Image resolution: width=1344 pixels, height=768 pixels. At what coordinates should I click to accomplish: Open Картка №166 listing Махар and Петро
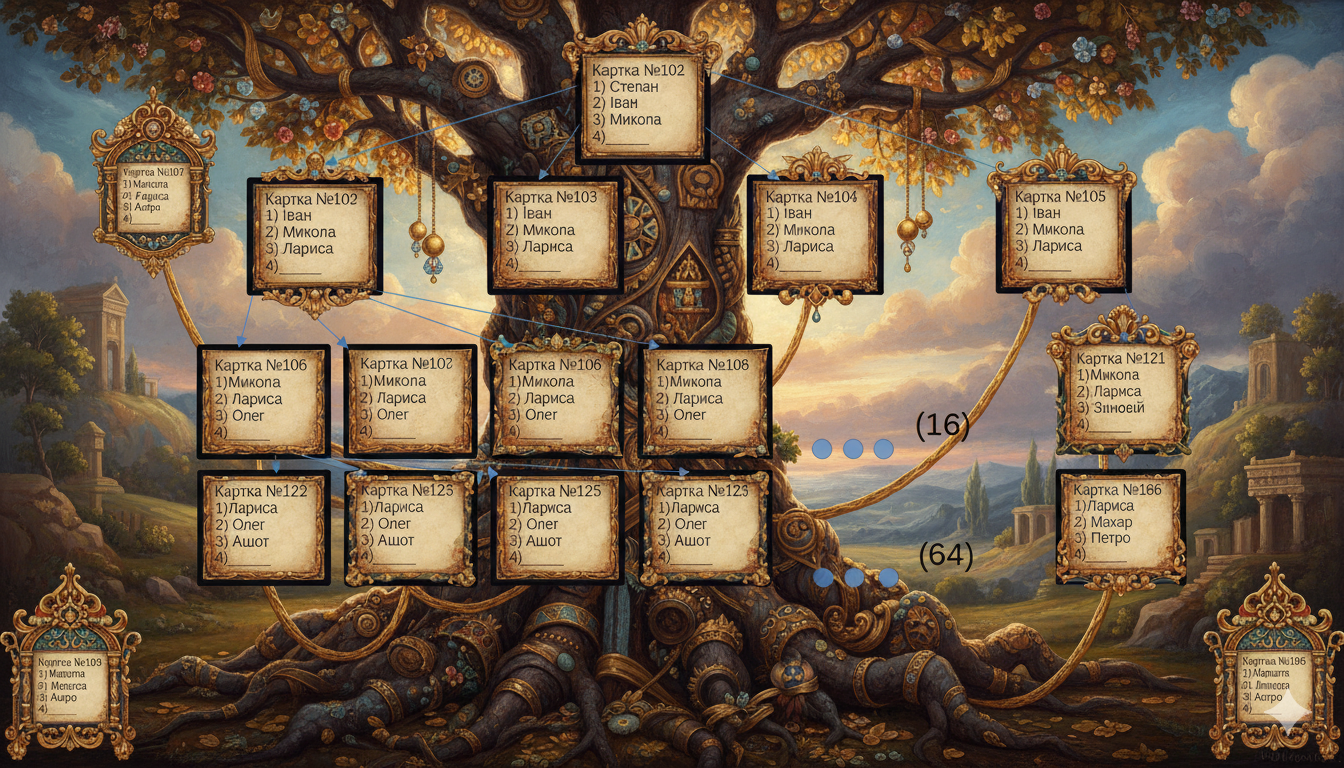(1120, 527)
